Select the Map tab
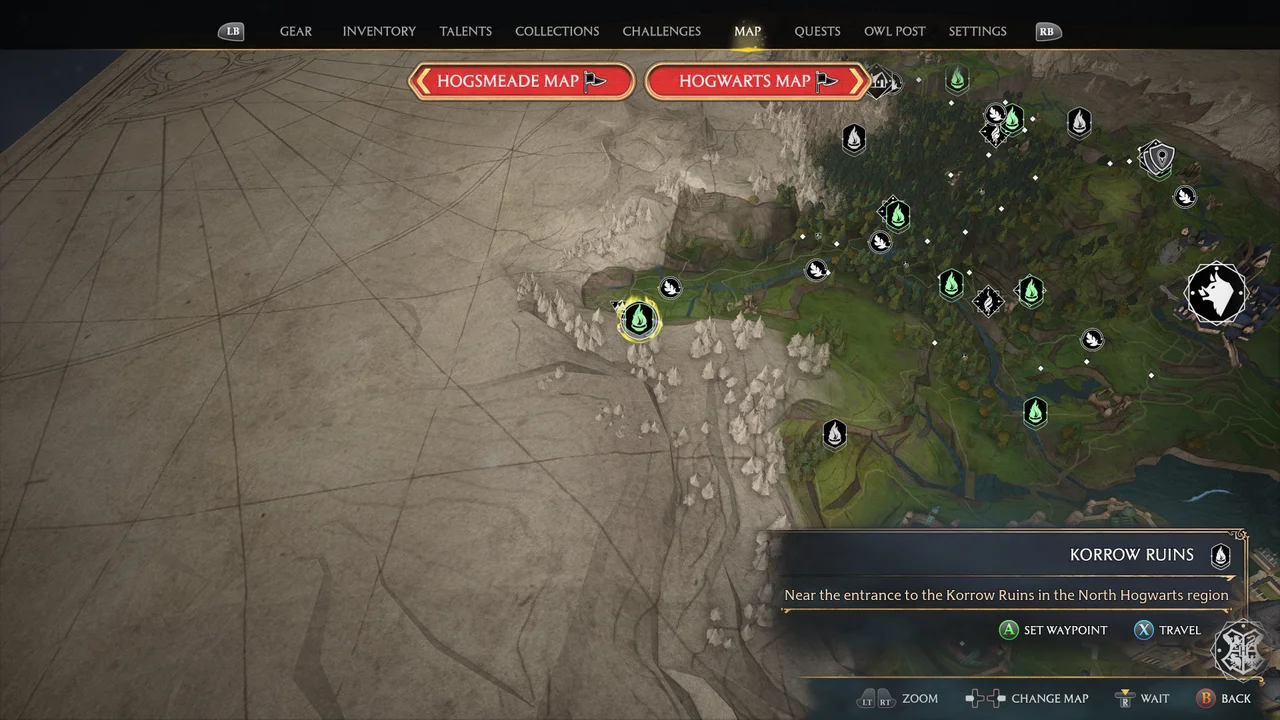Image resolution: width=1280 pixels, height=720 pixels. pos(748,31)
